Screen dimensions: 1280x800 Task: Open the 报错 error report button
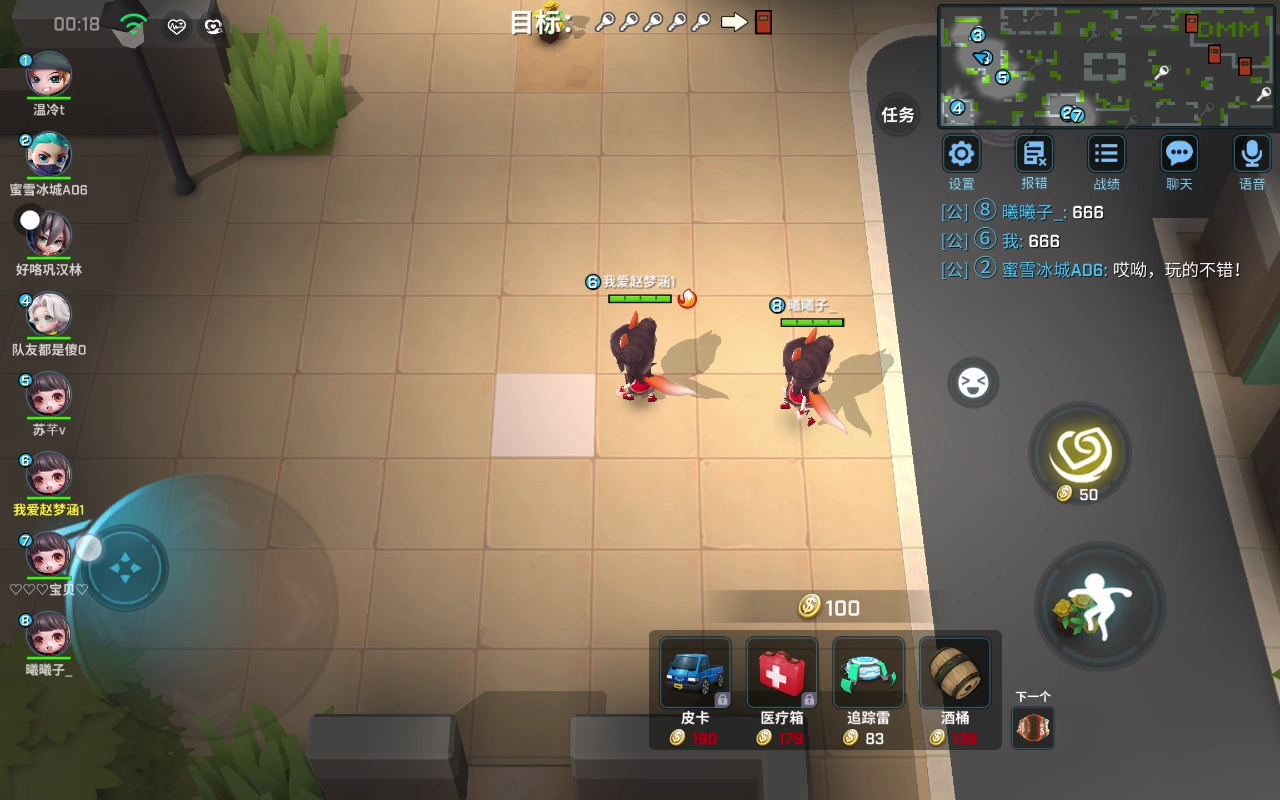(1034, 155)
